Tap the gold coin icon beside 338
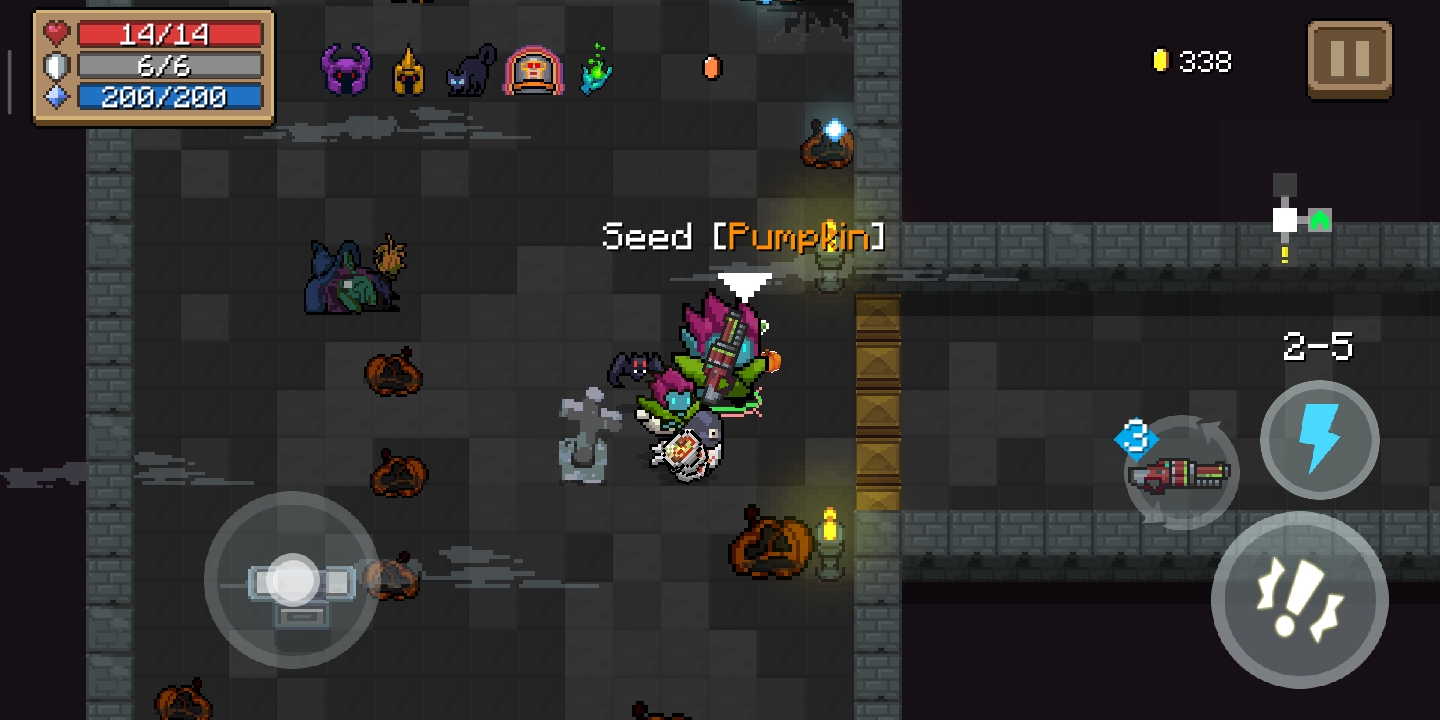Viewport: 1440px width, 720px height. [x=1160, y=61]
